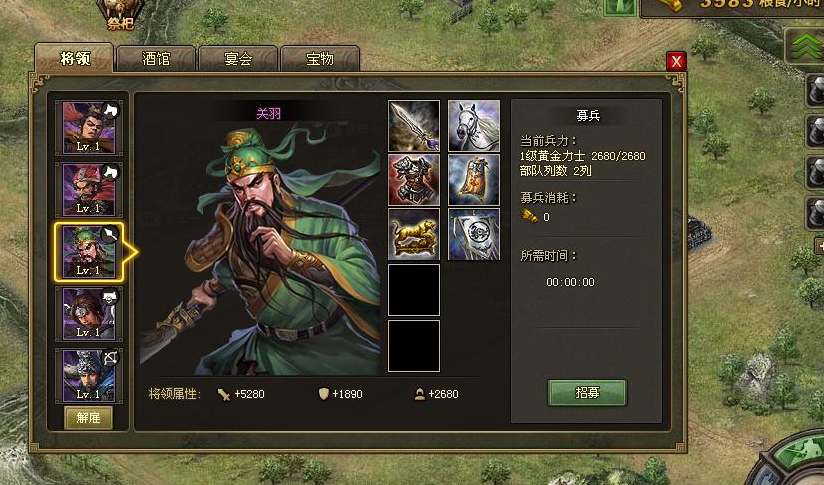Viewport: 824px width, 485px height.
Task: Select the armor equipment slot
Action: 414,180
